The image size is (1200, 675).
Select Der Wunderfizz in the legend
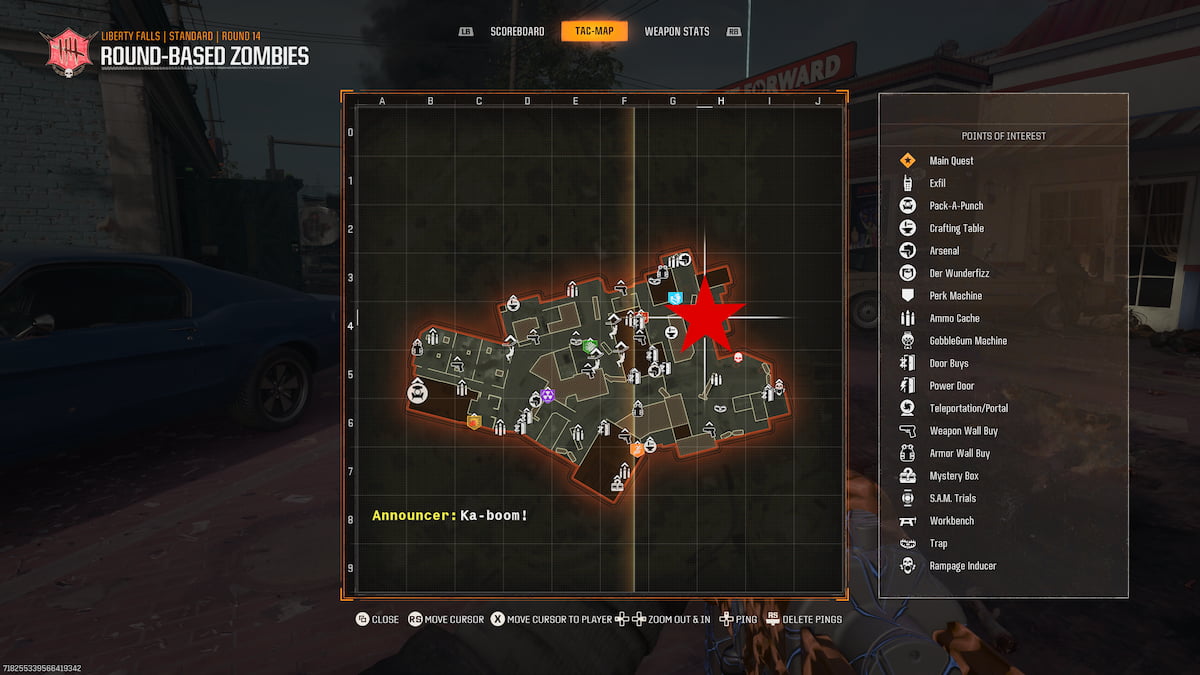pos(959,273)
